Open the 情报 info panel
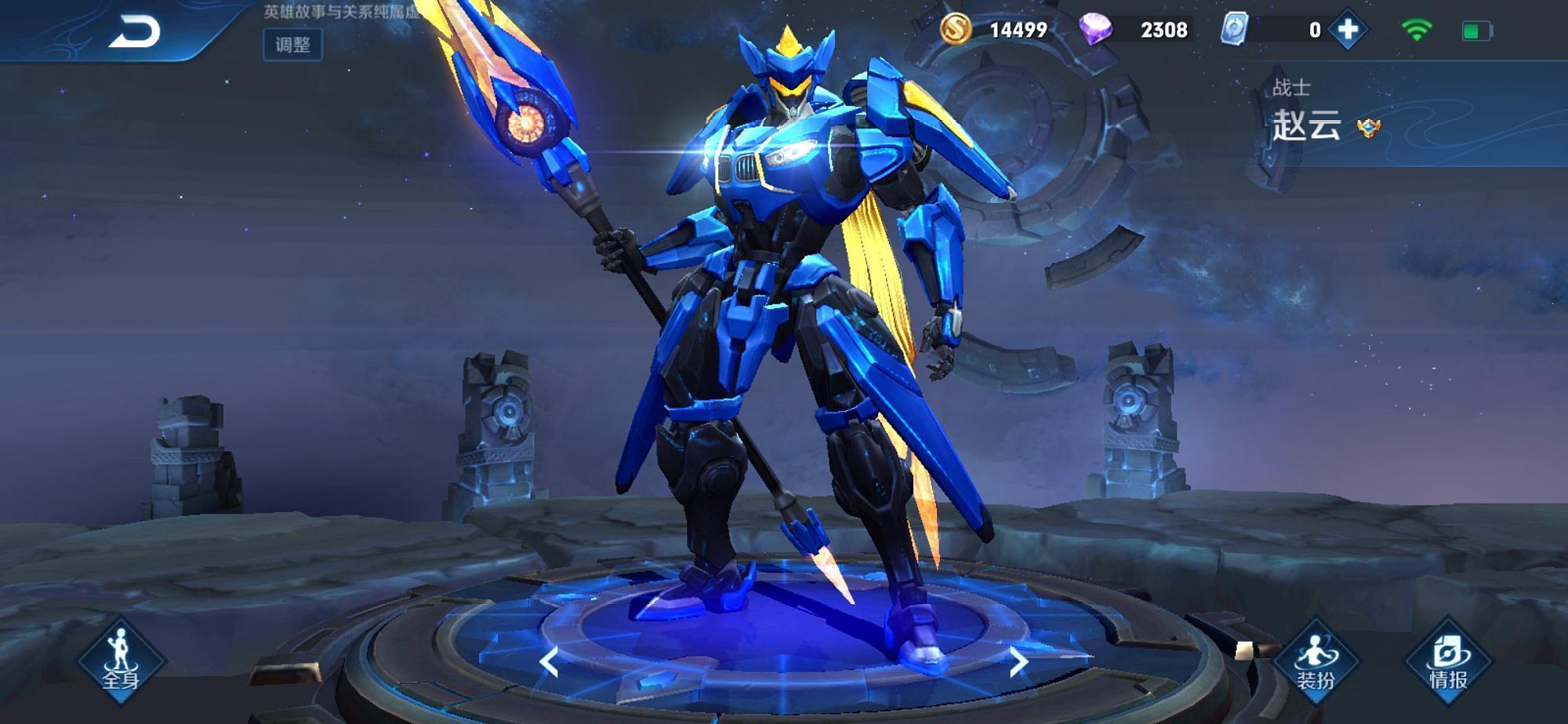Screen dimensions: 1568x724 click(x=1447, y=663)
